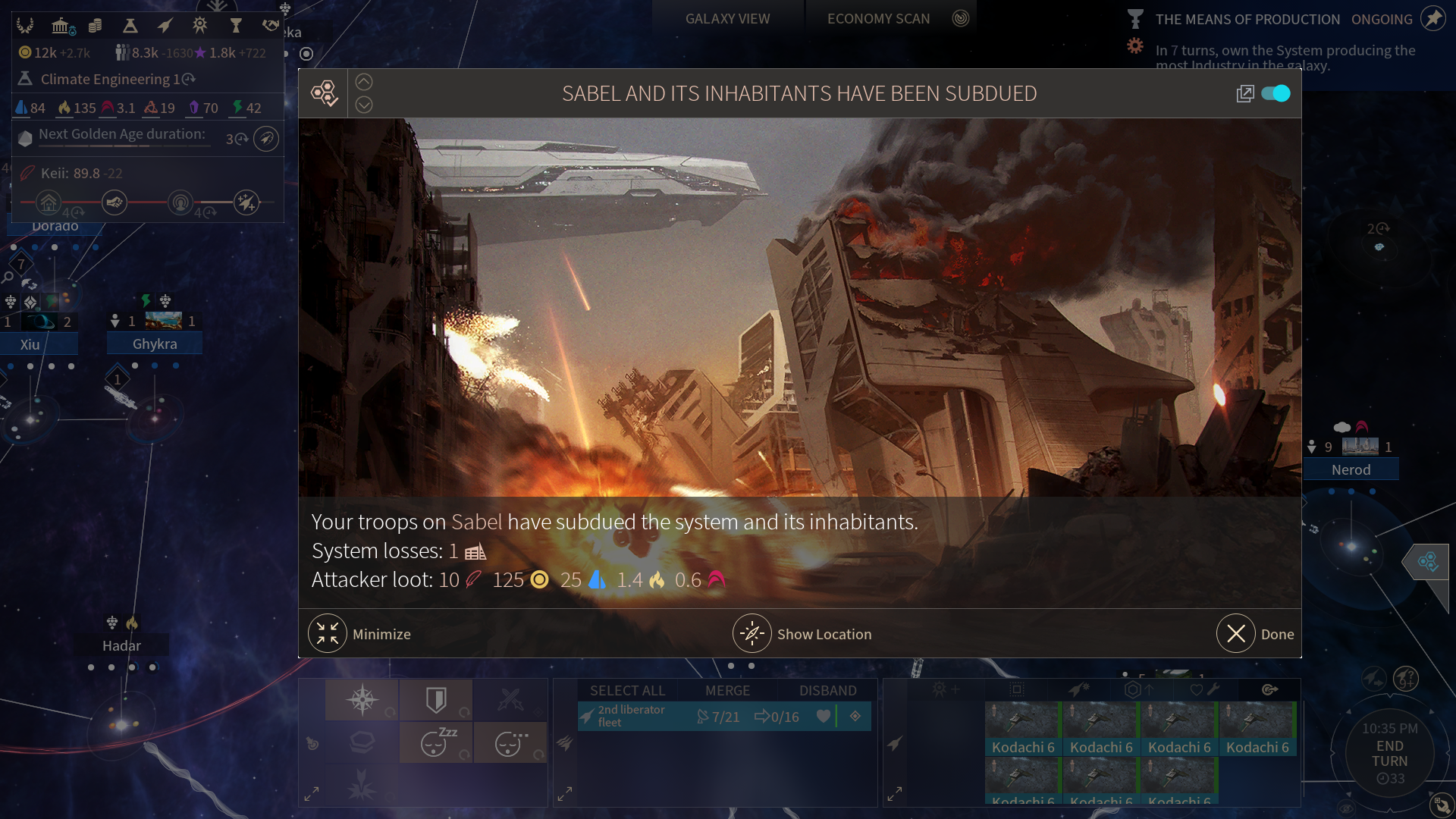Select the Ghykra system label
Image resolution: width=1456 pixels, height=819 pixels.
pos(155,344)
